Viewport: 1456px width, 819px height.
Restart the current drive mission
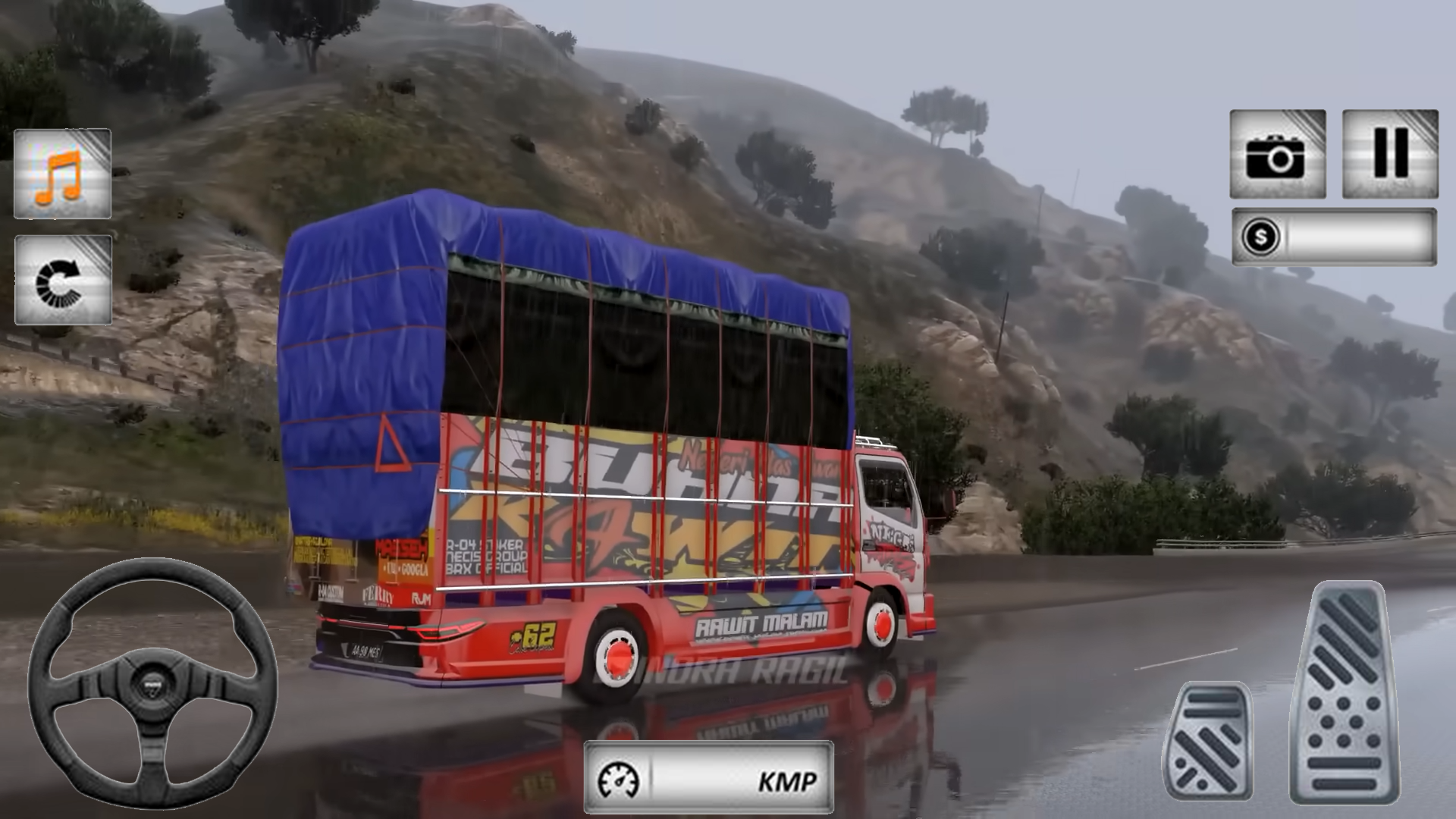pyautogui.click(x=61, y=281)
